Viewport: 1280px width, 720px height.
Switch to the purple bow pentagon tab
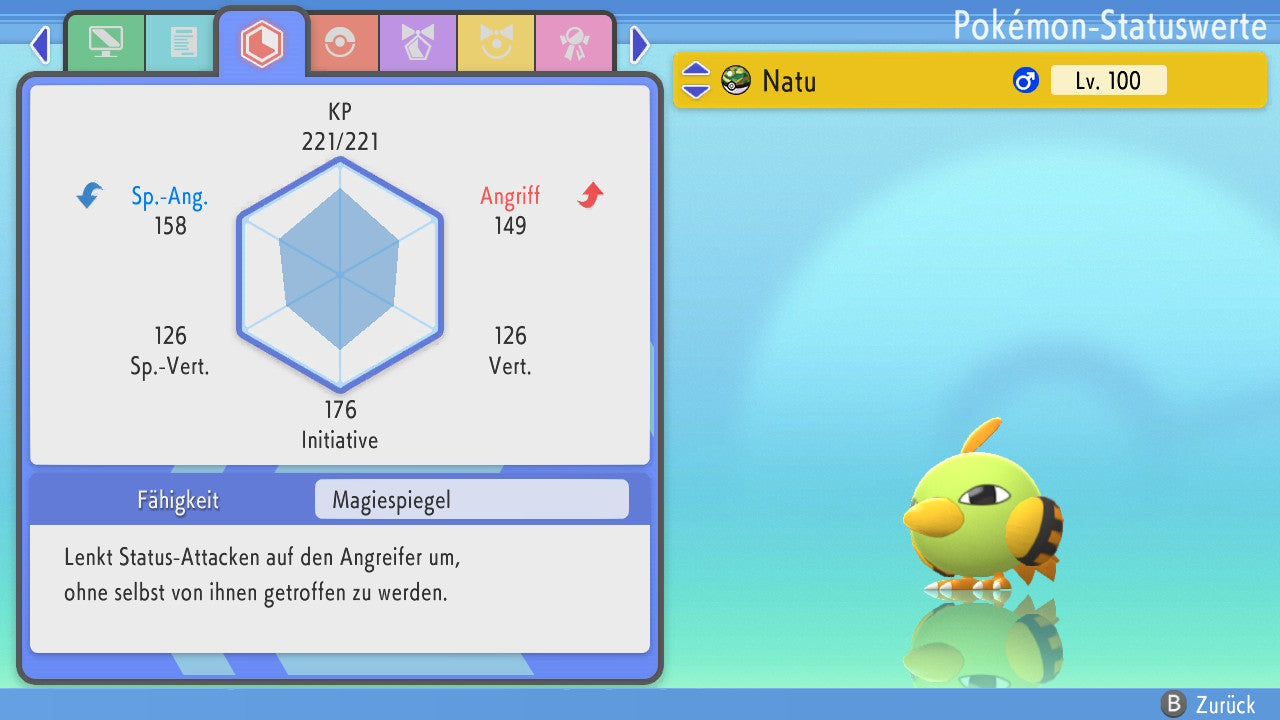[418, 43]
